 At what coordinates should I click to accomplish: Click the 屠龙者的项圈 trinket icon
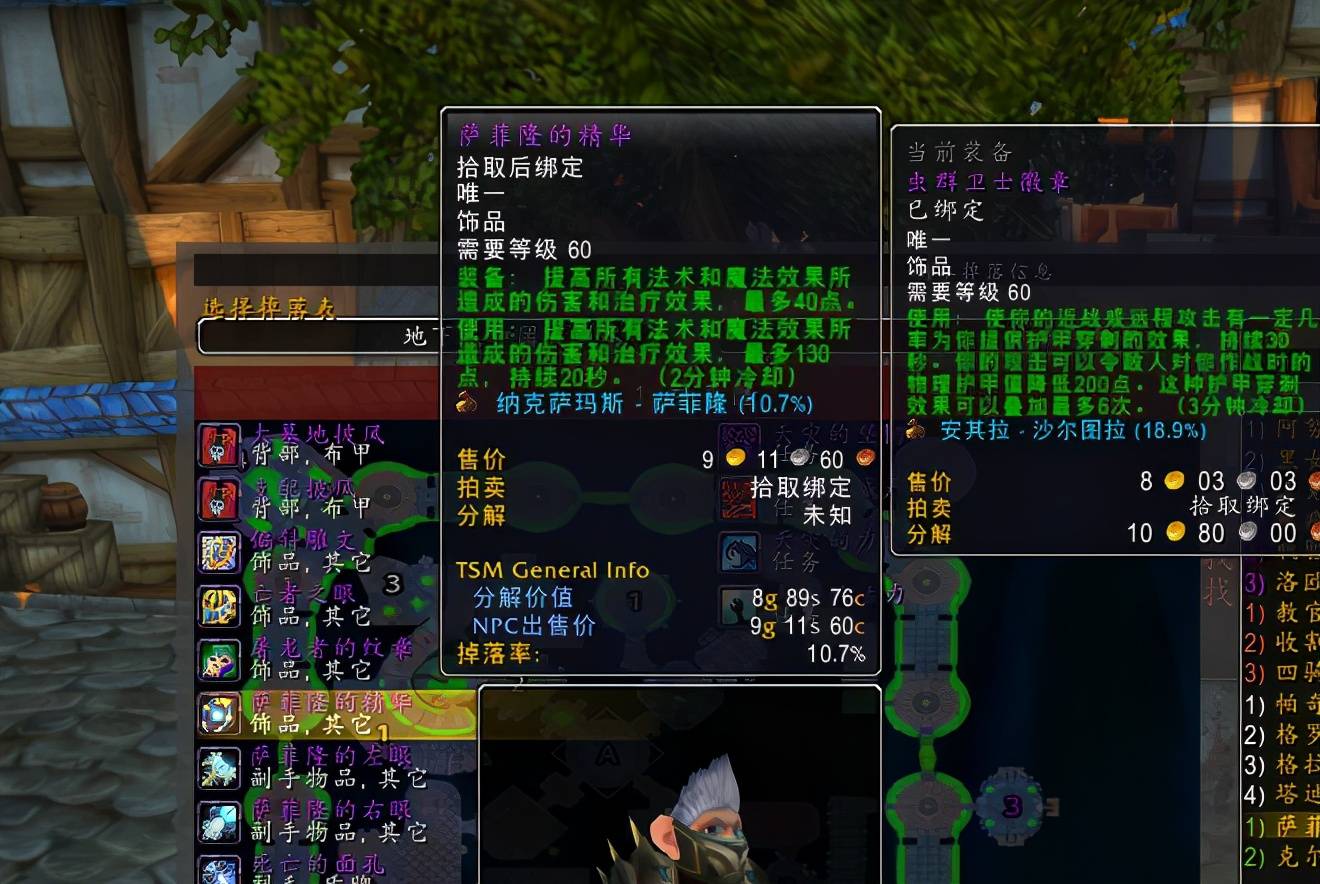pyautogui.click(x=219, y=659)
